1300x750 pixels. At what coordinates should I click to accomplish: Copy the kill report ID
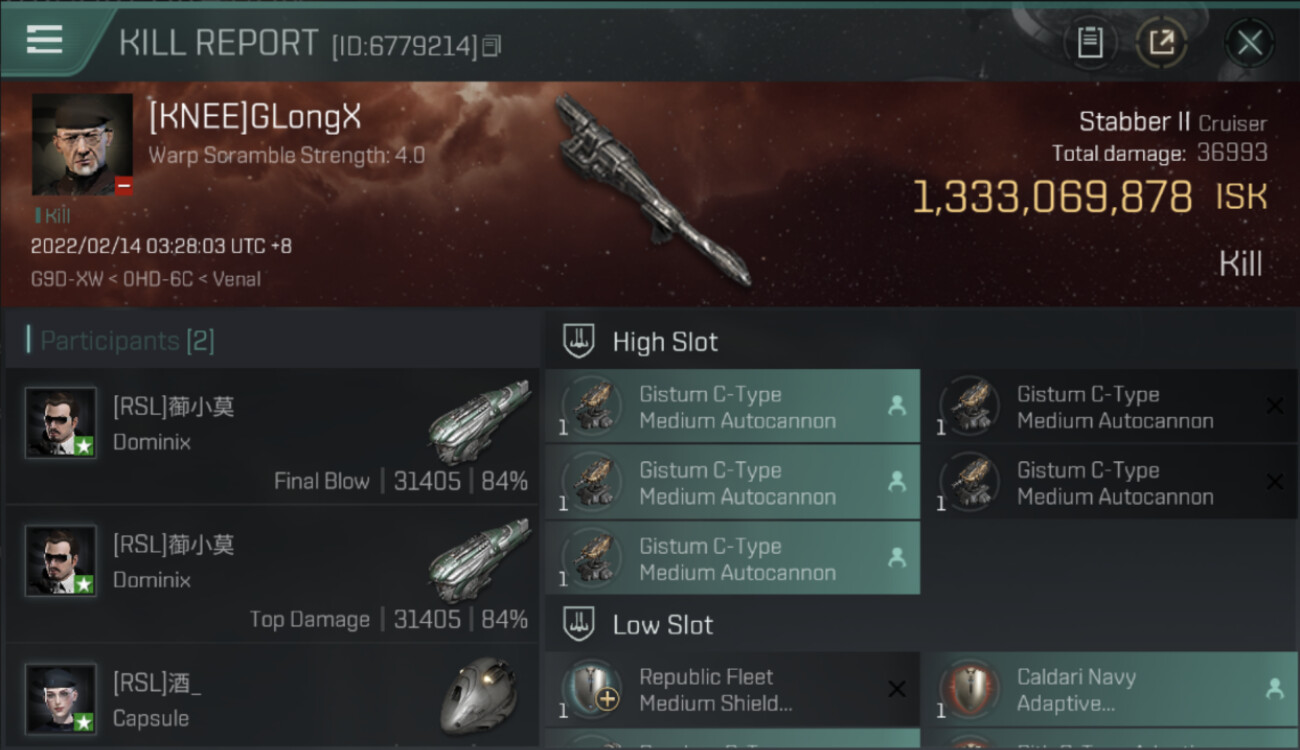point(491,46)
